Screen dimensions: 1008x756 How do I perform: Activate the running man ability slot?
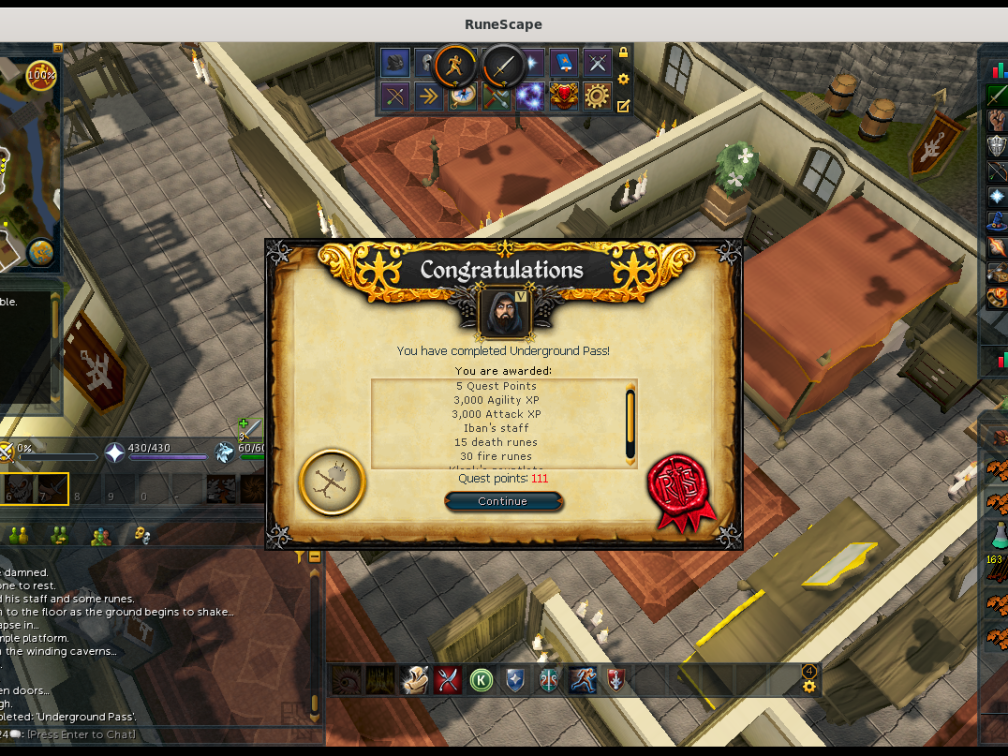click(582, 680)
